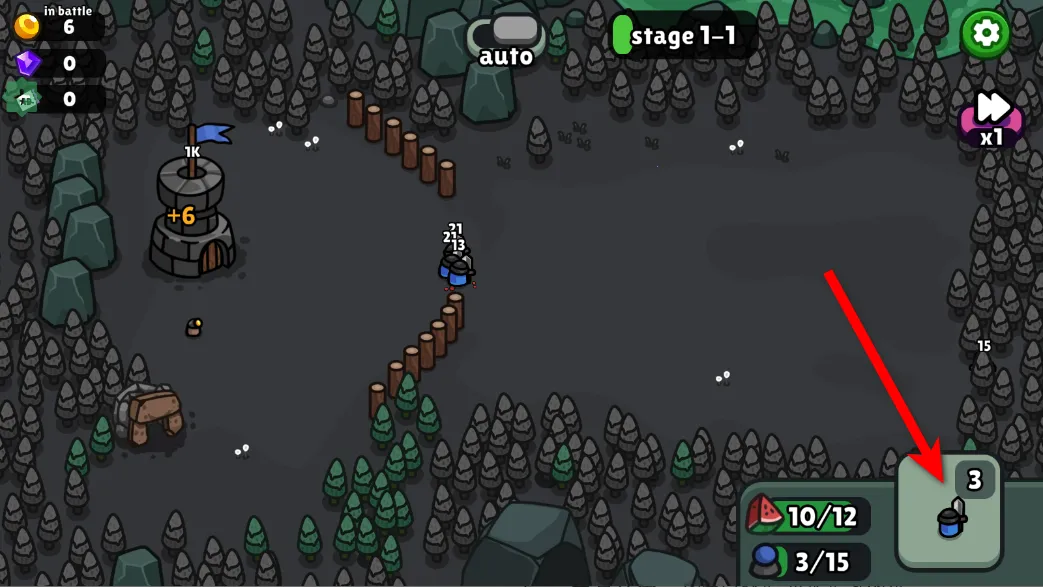Deploy the blue knight unit card
1043x587 pixels.
(x=949, y=511)
